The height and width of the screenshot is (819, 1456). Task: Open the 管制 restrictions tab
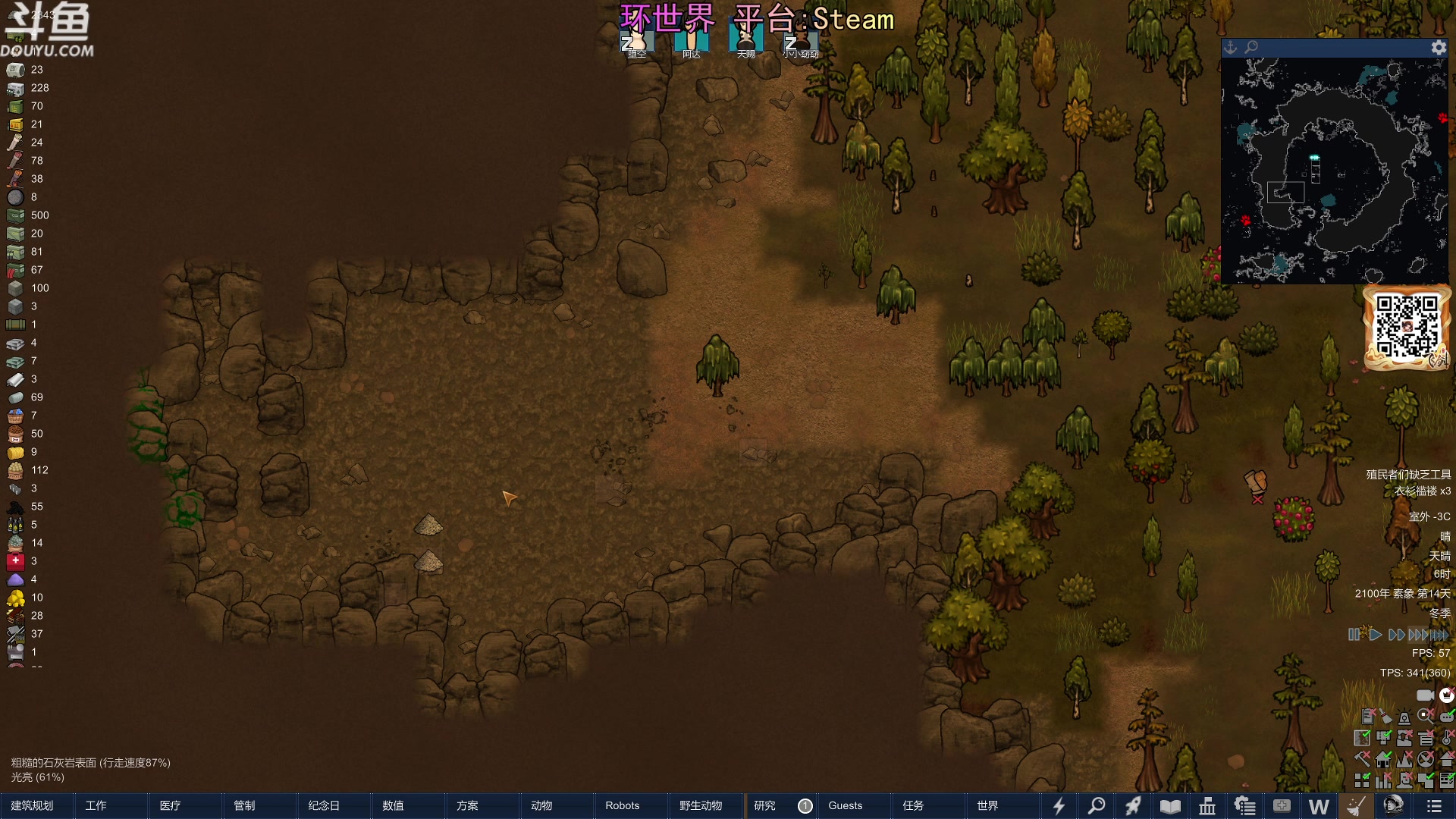click(x=244, y=805)
